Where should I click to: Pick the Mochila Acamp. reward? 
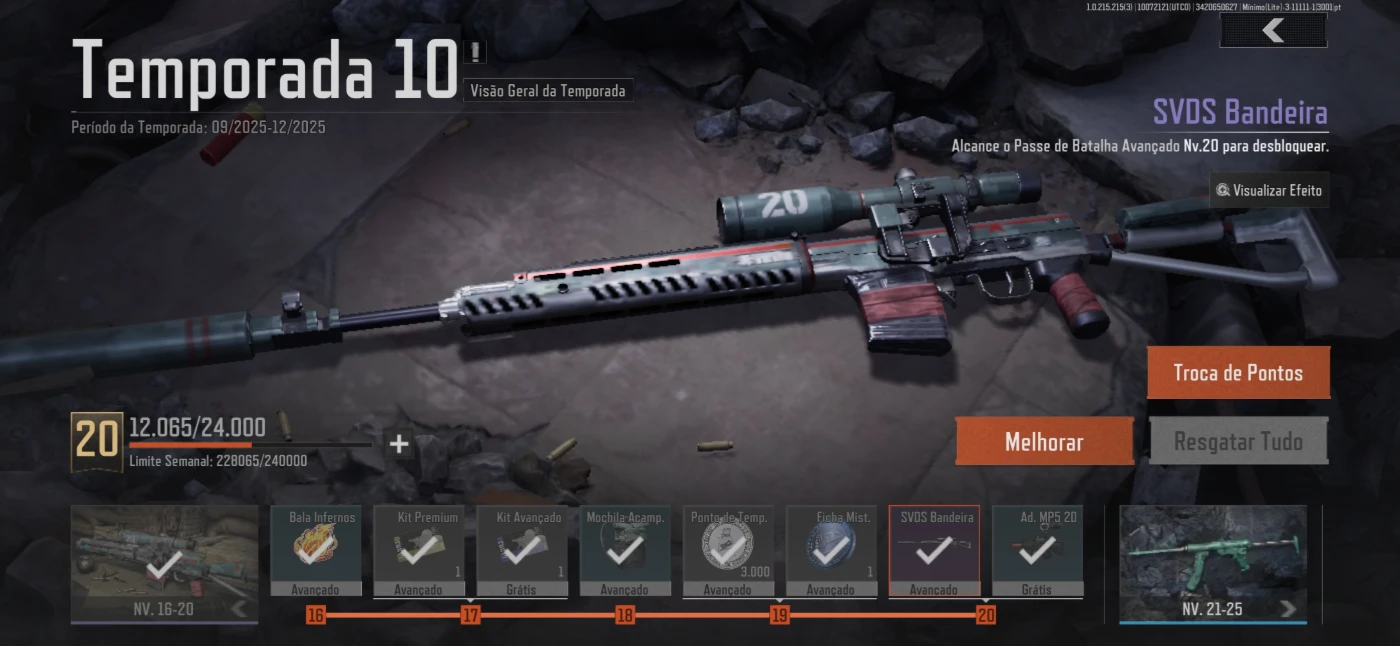[x=625, y=550]
